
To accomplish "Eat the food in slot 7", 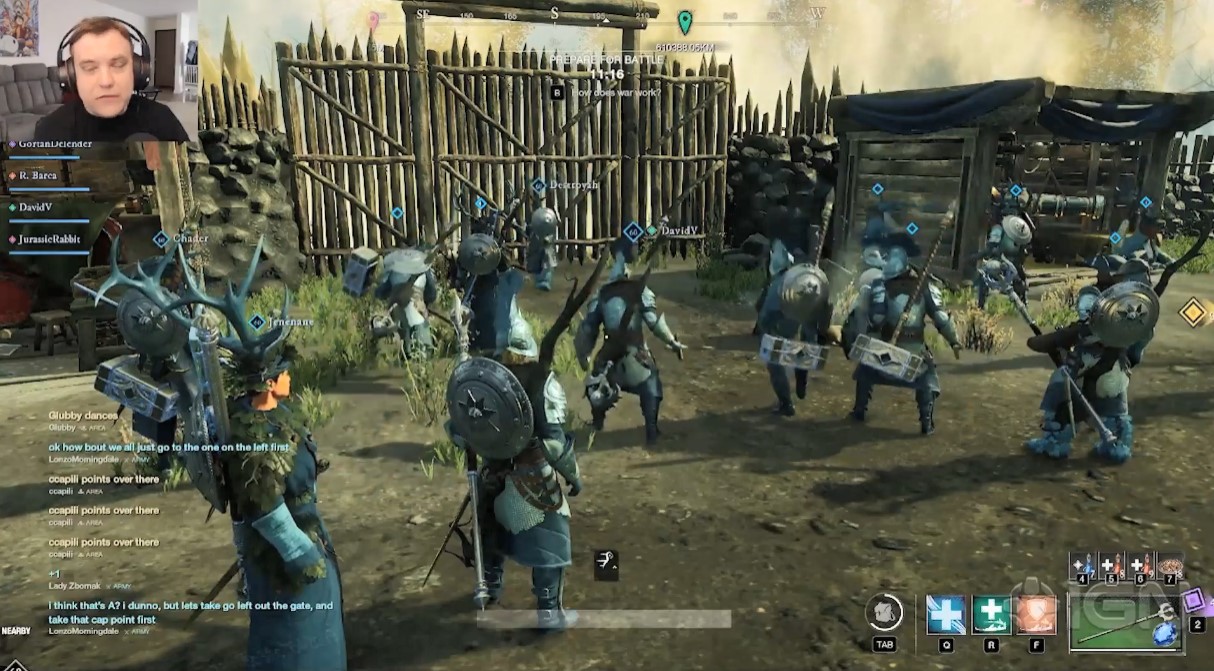I will [x=1170, y=566].
